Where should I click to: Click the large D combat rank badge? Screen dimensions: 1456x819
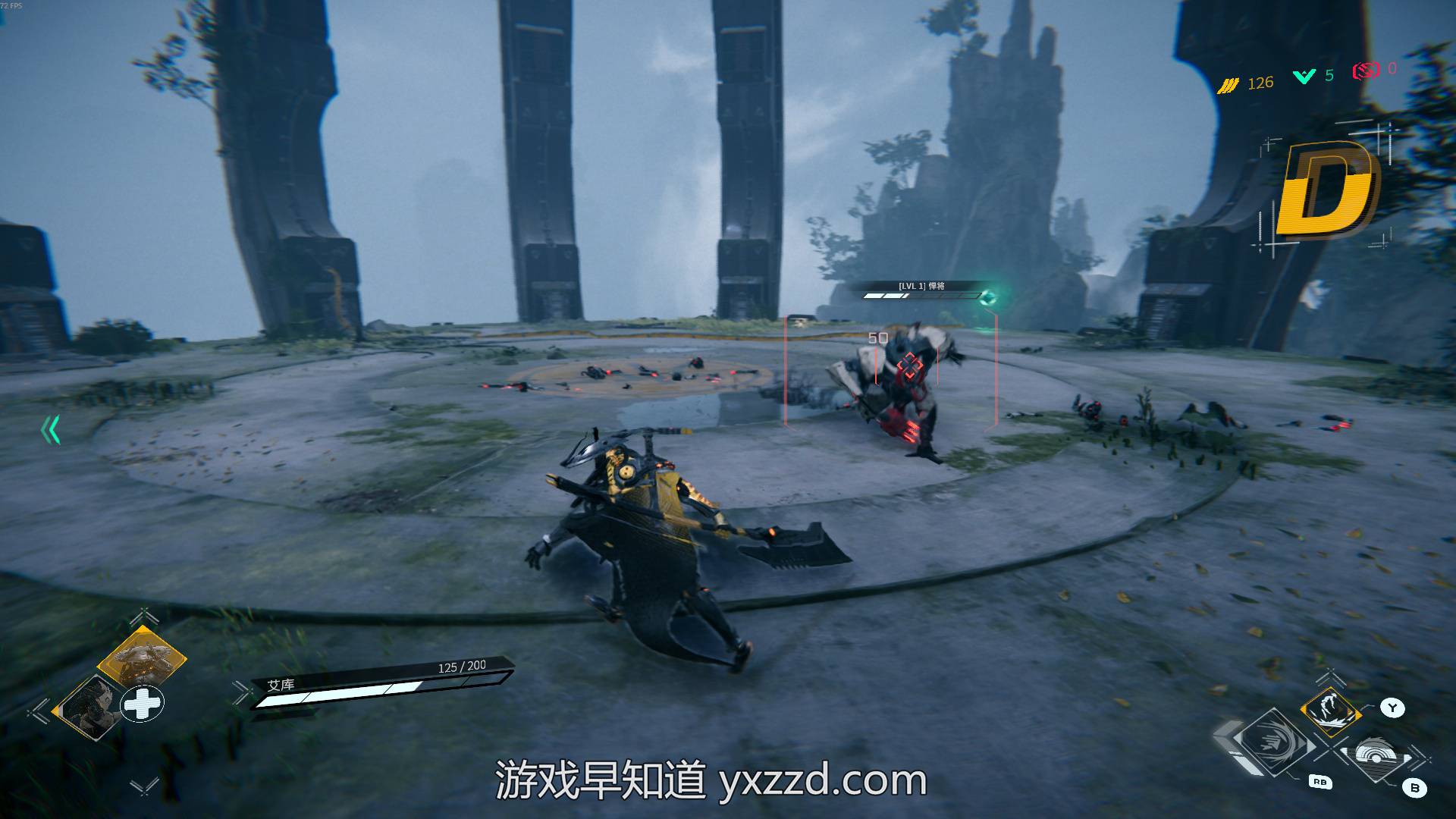pos(1326,188)
